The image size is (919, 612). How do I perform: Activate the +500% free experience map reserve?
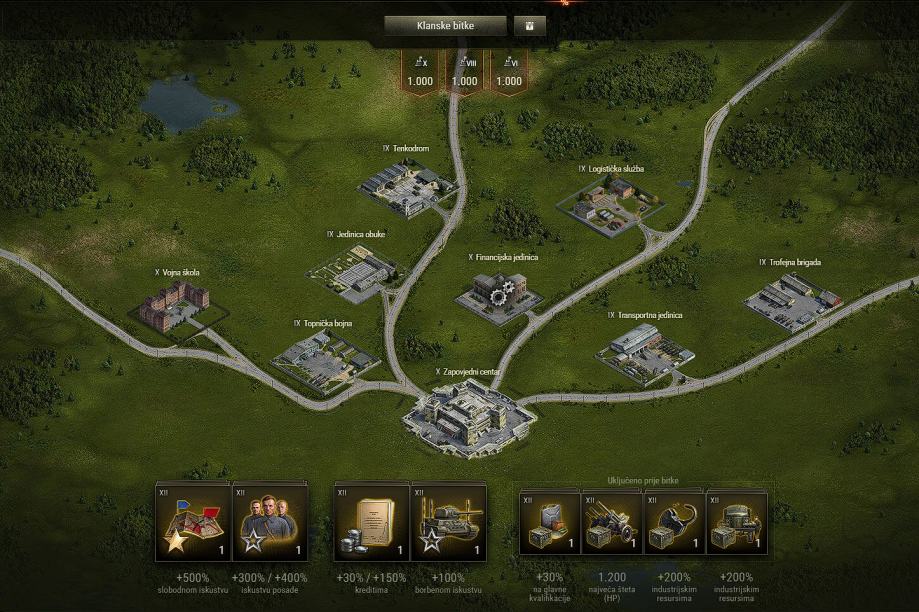pos(192,521)
